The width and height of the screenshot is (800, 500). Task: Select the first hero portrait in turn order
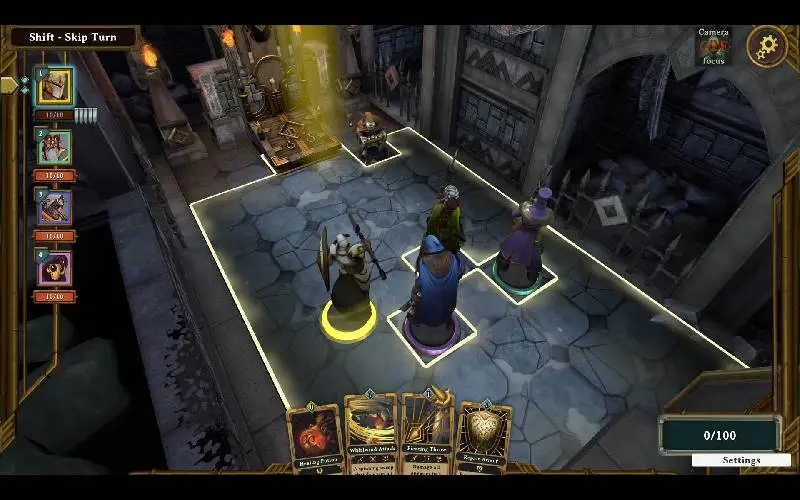pos(54,87)
